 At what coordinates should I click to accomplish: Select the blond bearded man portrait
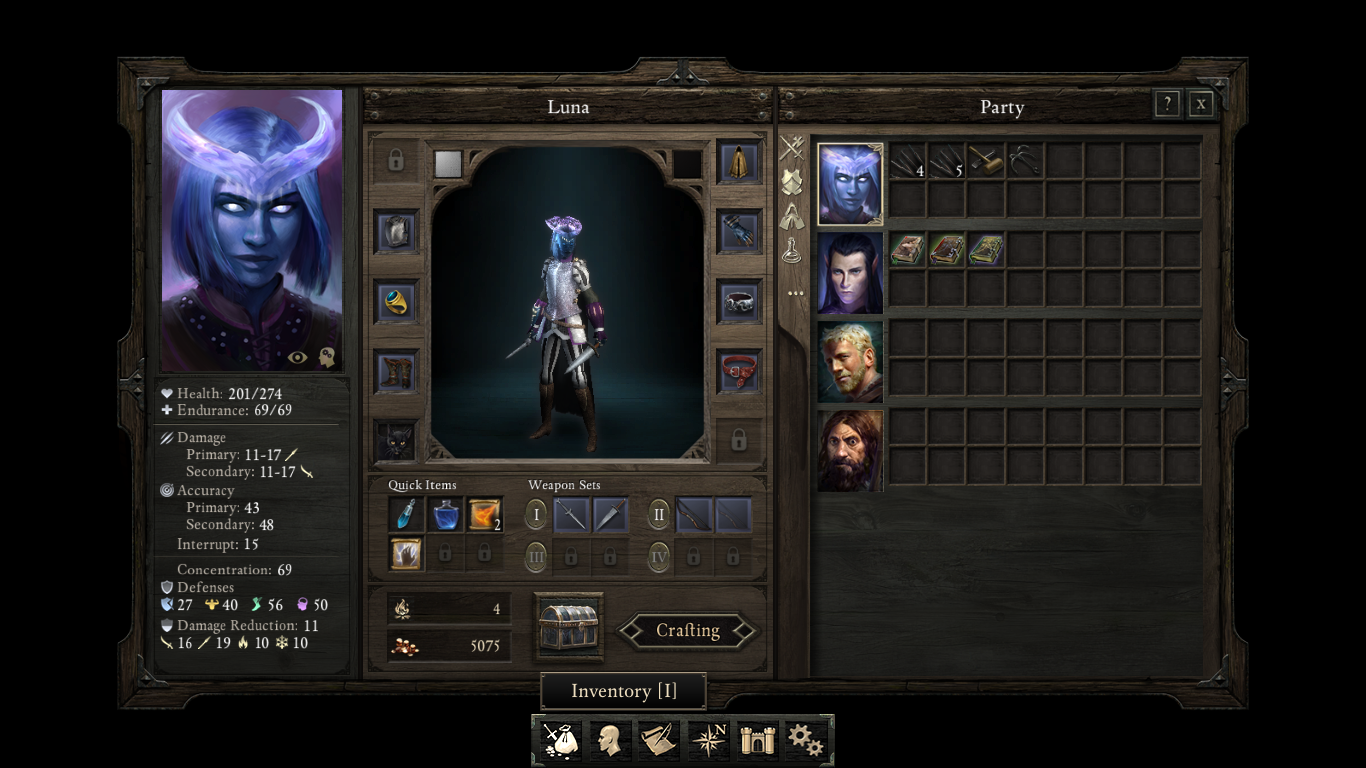850,362
